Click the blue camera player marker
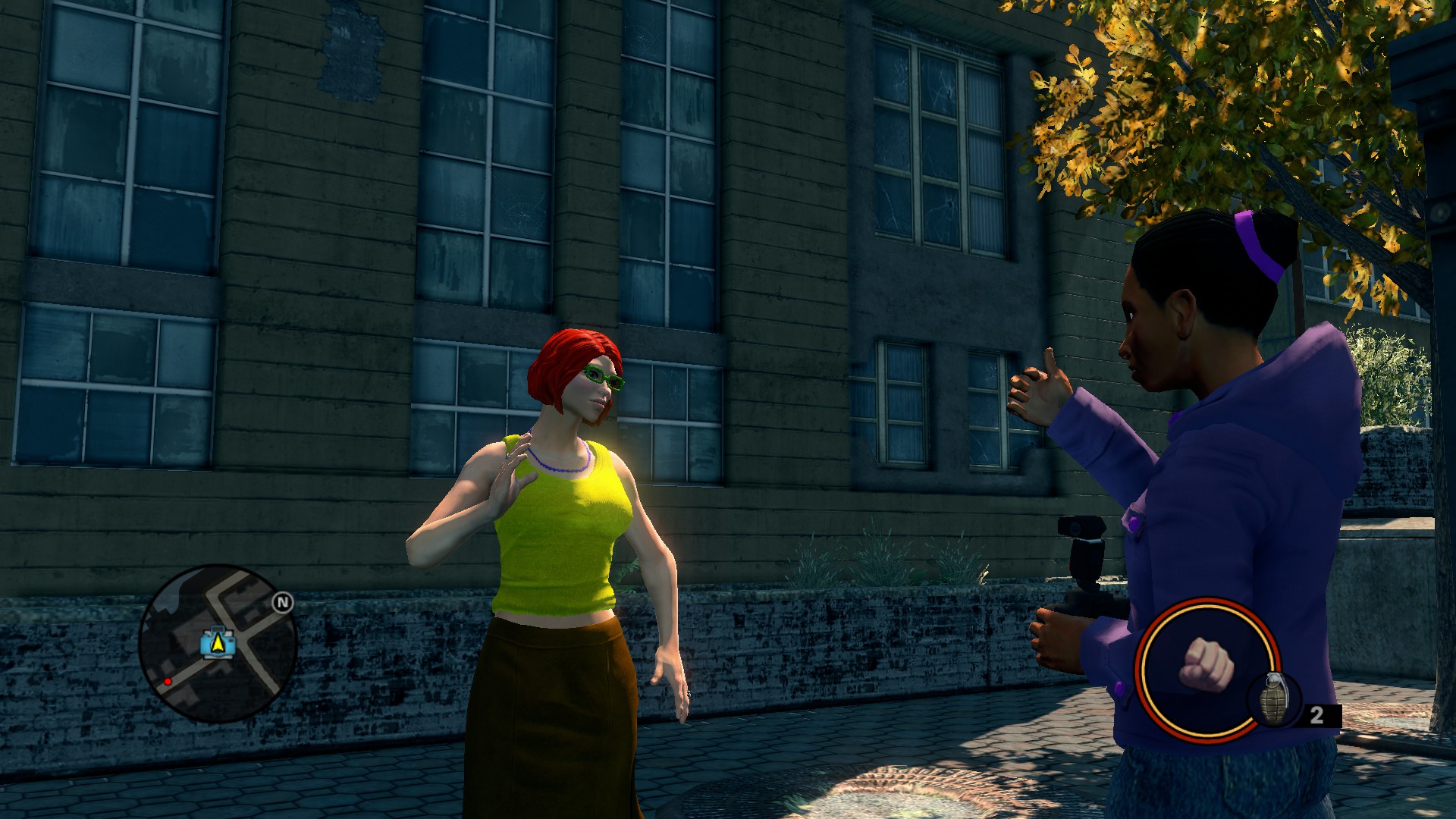Screen dimensions: 1456x819 point(218,643)
